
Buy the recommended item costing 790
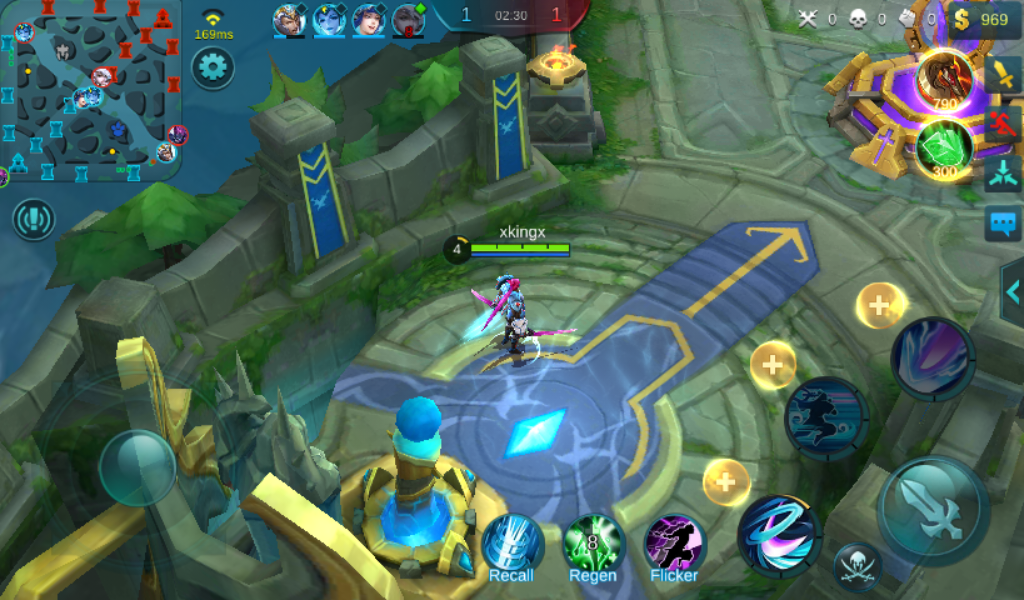[x=944, y=82]
